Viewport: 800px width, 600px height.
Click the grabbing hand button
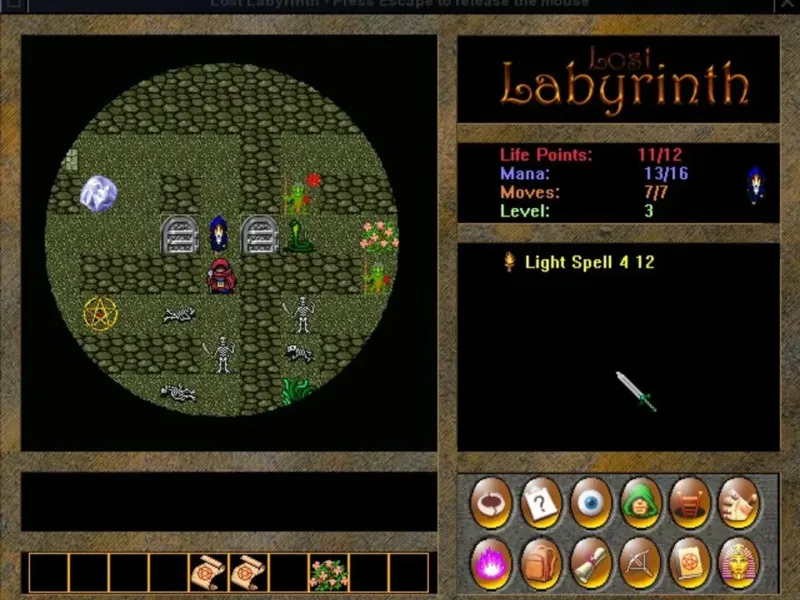click(x=739, y=501)
